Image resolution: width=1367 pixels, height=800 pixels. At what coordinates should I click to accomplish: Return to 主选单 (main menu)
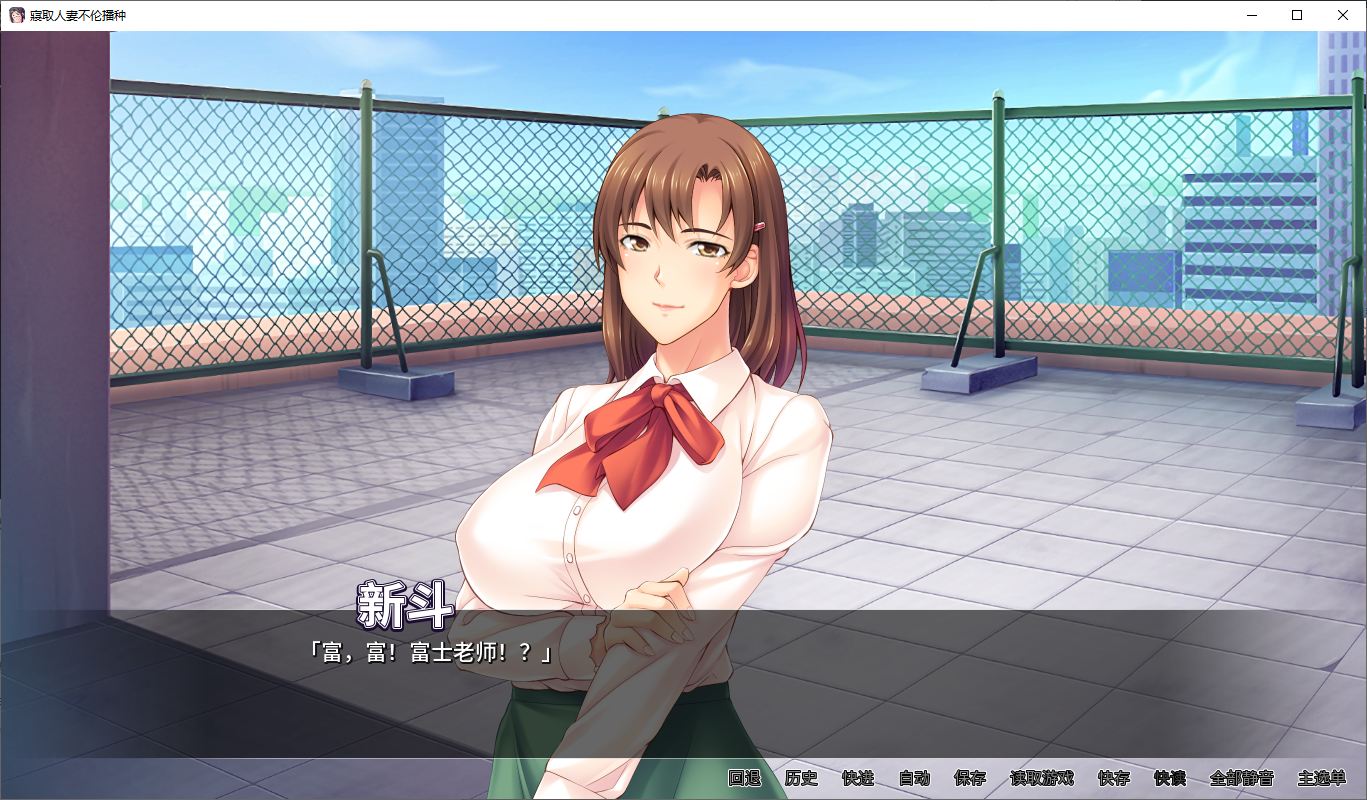(x=1322, y=778)
